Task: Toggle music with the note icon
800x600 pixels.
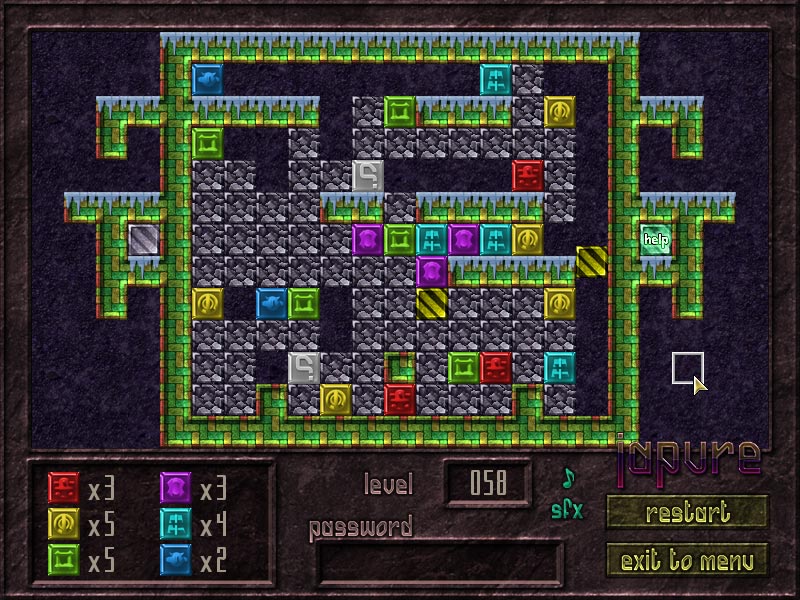Action: pyautogui.click(x=569, y=477)
